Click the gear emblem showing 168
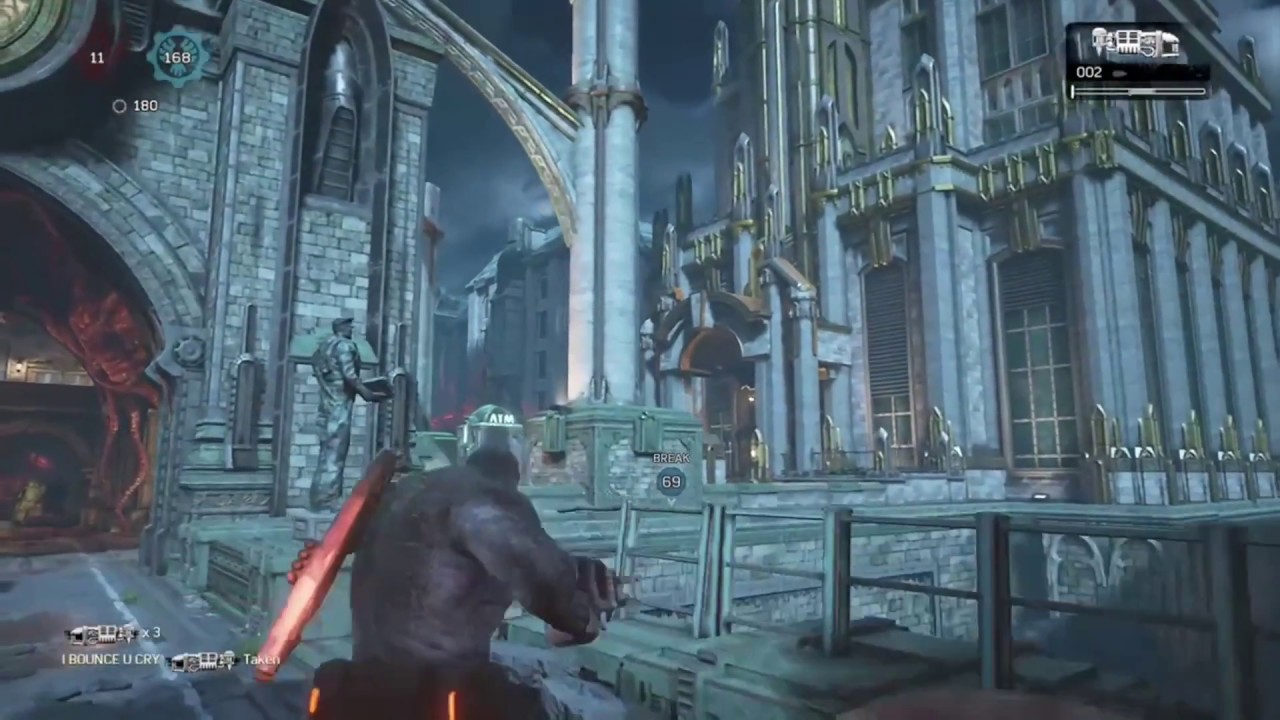The height and width of the screenshot is (720, 1280). 176,57
